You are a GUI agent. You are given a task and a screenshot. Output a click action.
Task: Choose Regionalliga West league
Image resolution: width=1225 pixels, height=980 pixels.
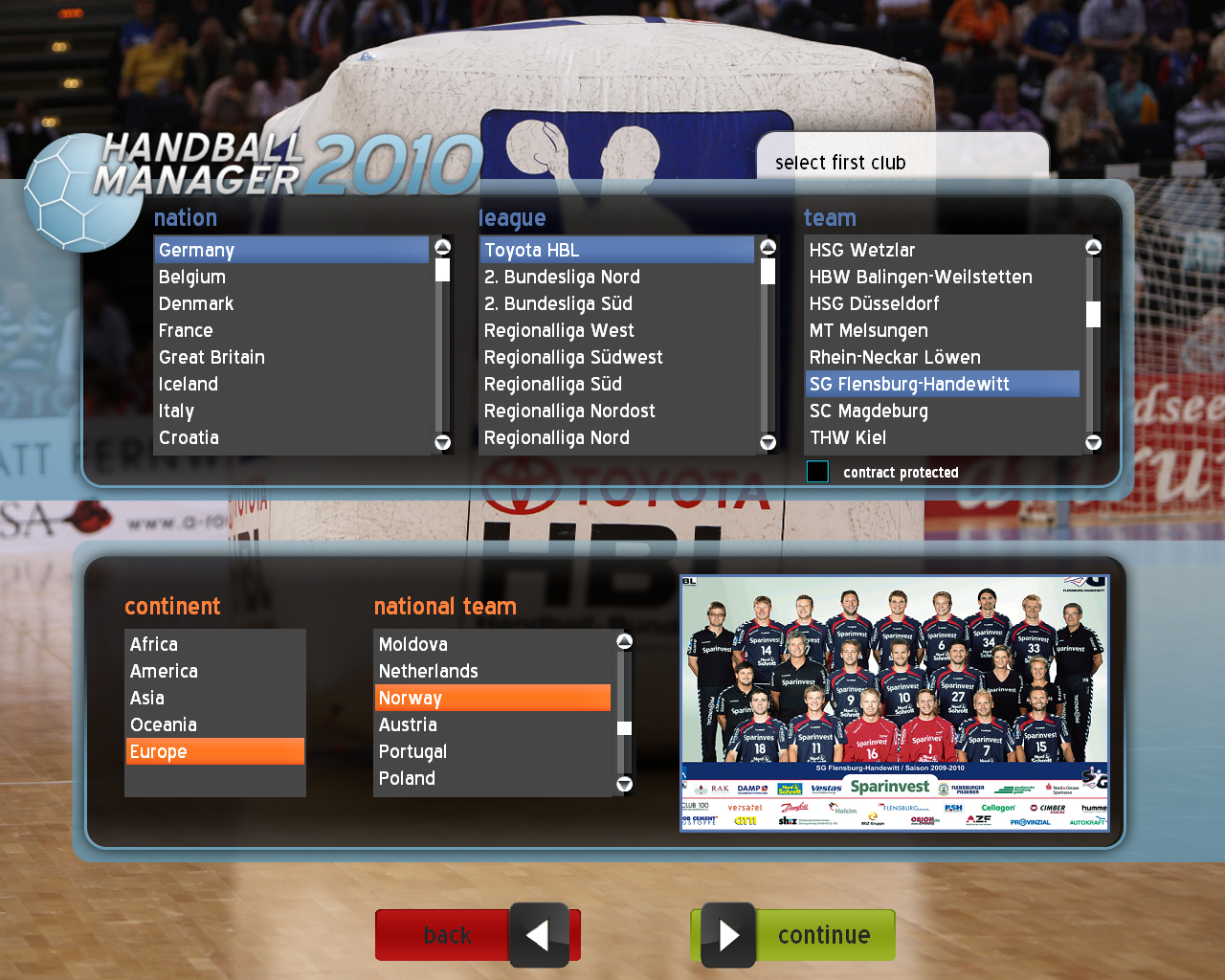pyautogui.click(x=559, y=330)
